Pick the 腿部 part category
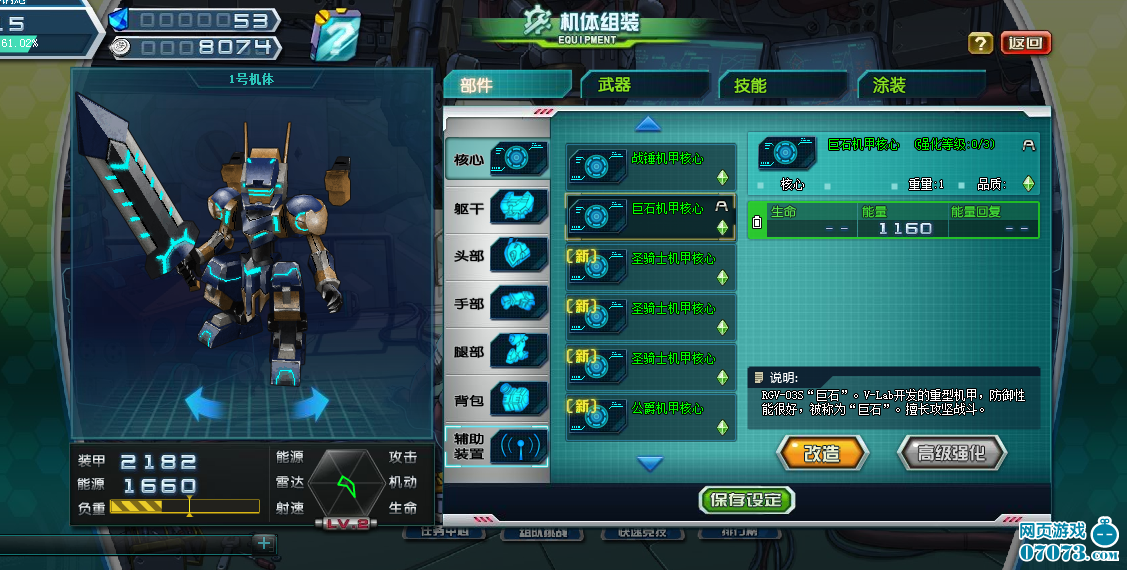 point(497,352)
